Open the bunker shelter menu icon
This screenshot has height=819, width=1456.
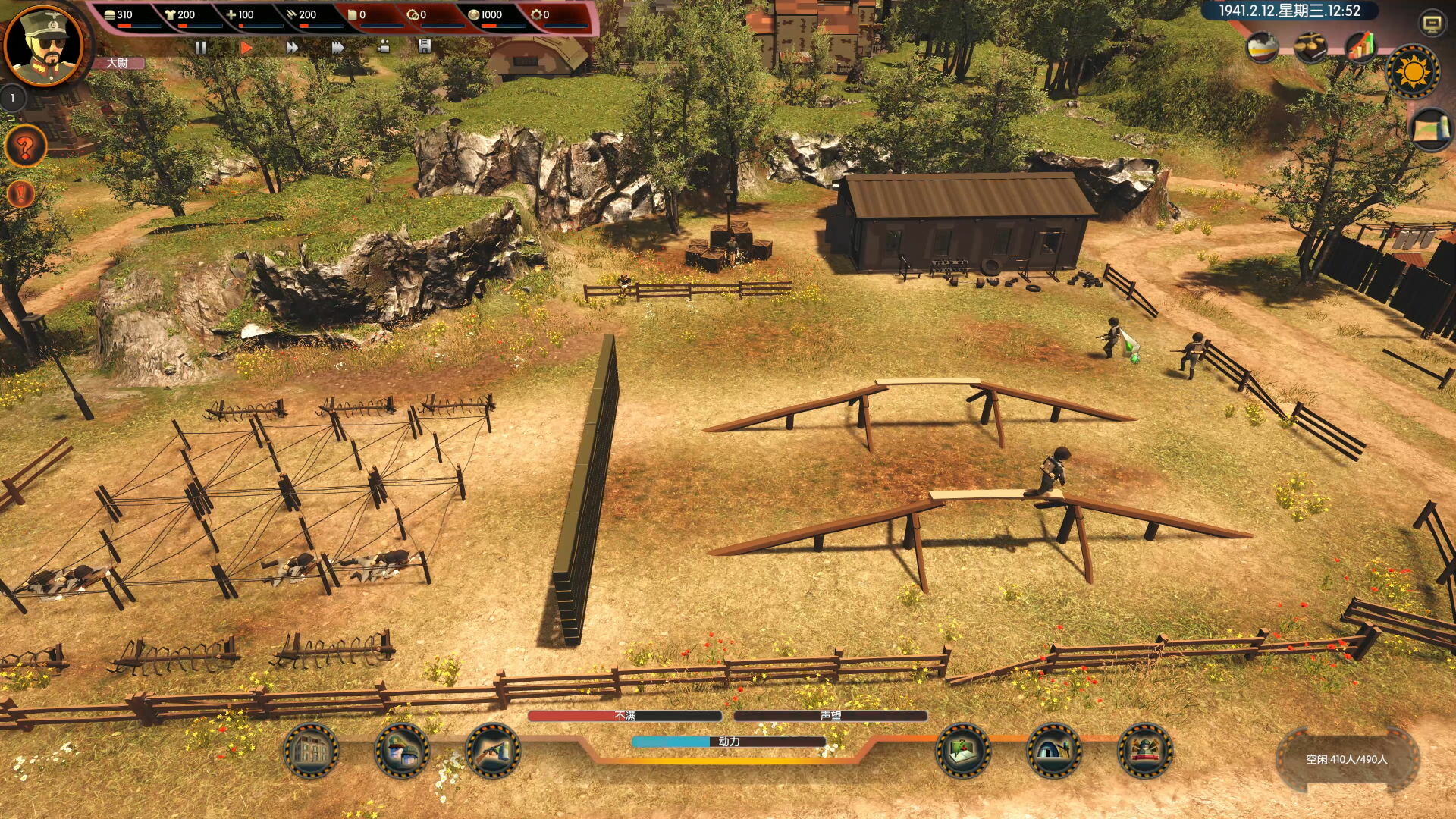[1054, 751]
